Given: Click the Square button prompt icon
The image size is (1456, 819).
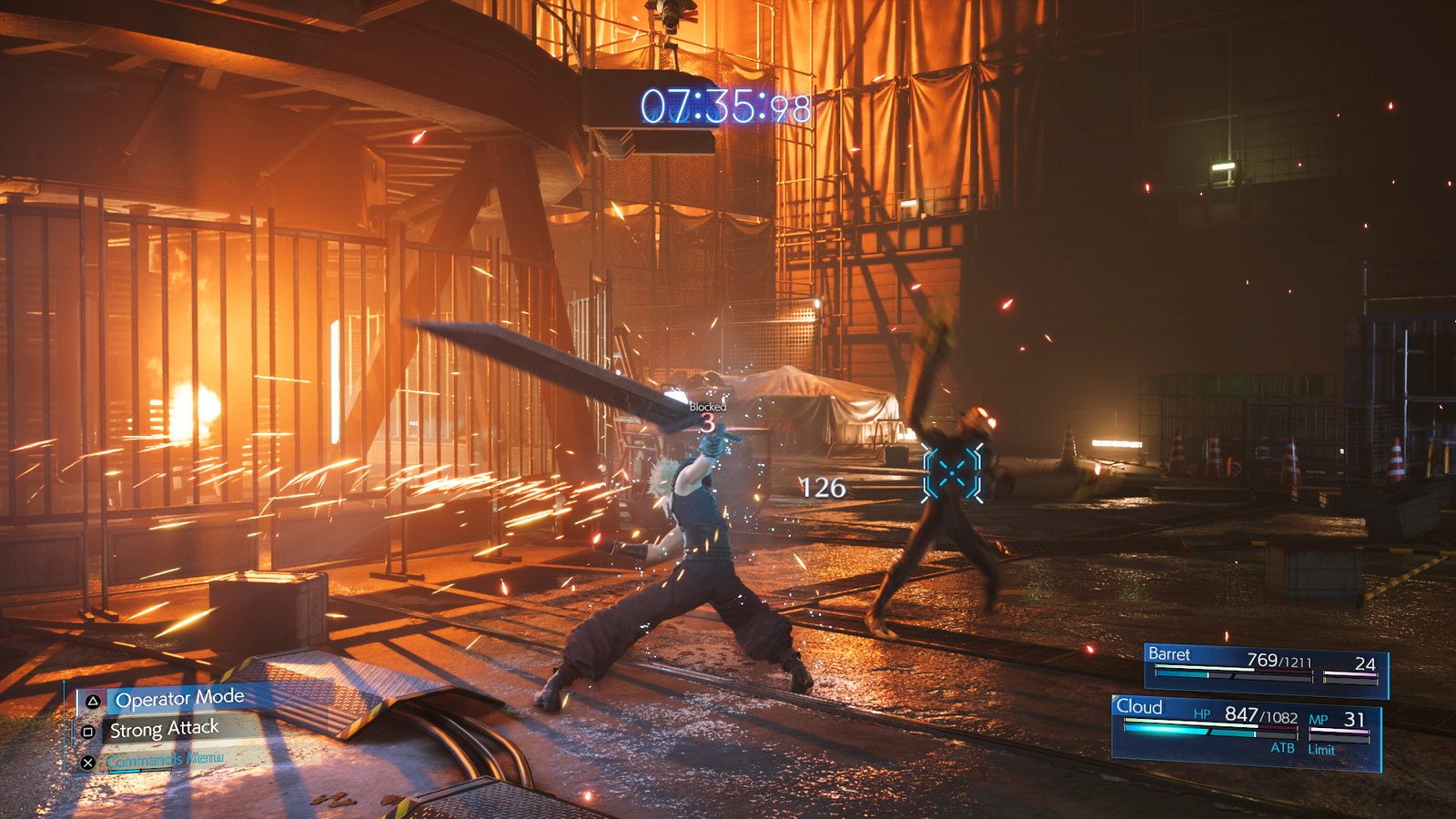Looking at the screenshot, I should (88, 732).
